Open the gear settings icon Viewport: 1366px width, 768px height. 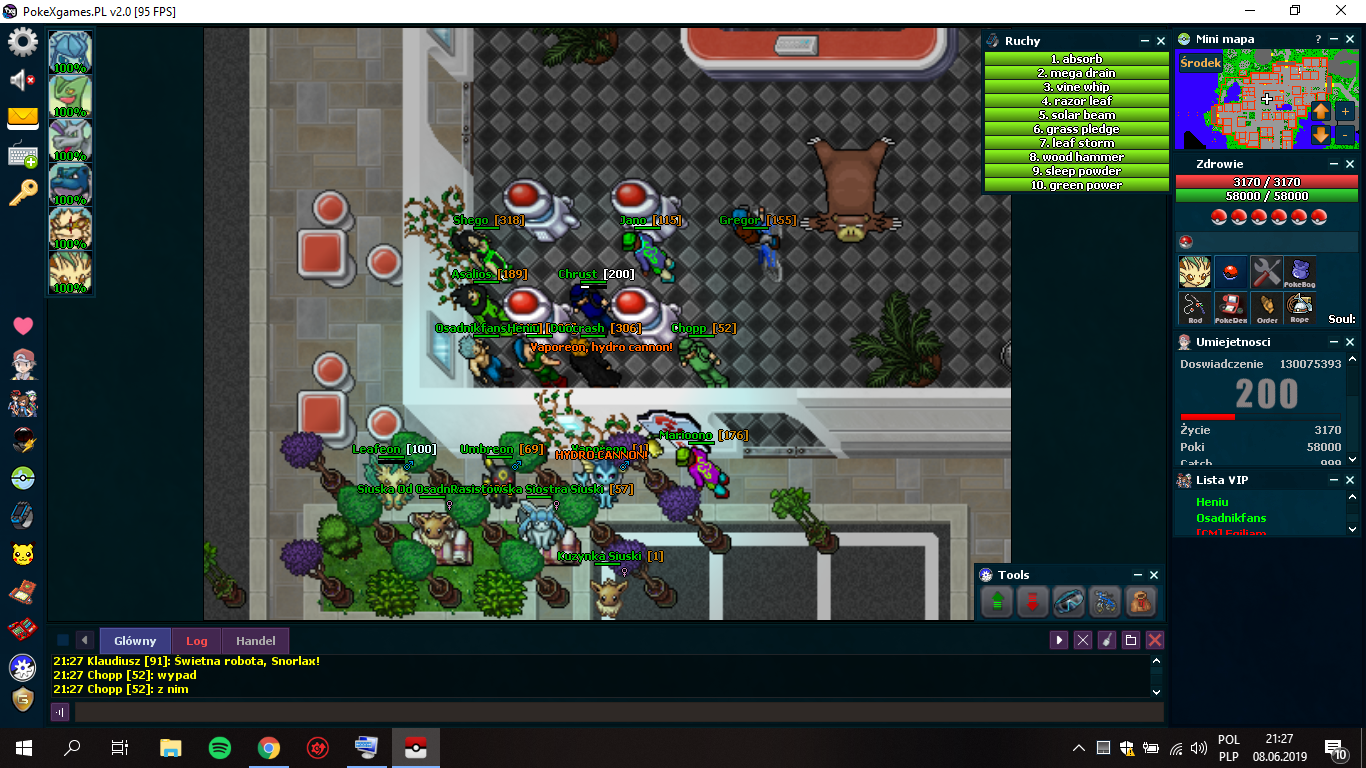tap(22, 43)
